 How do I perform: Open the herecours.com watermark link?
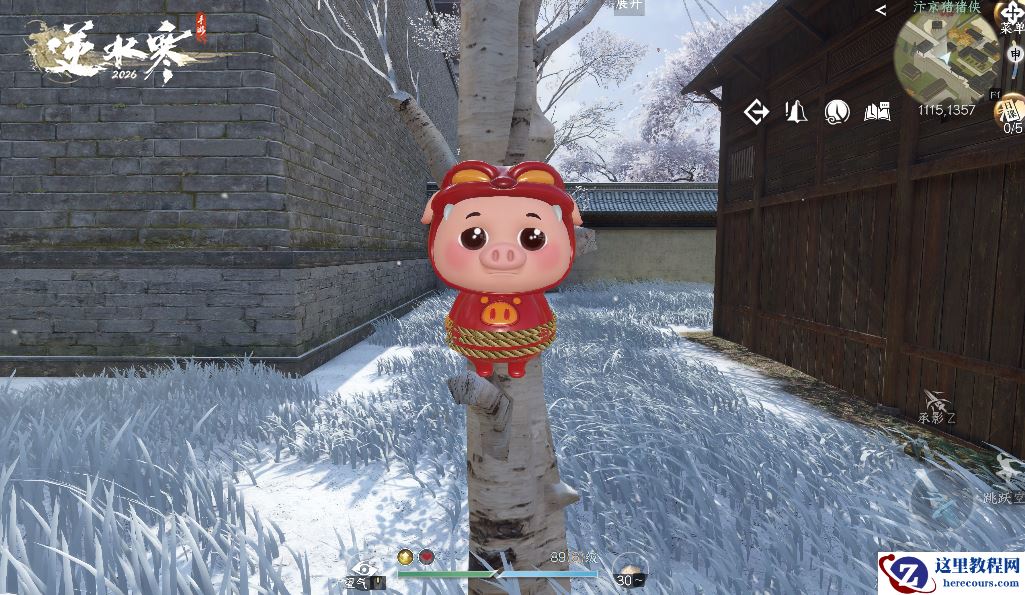click(x=950, y=573)
